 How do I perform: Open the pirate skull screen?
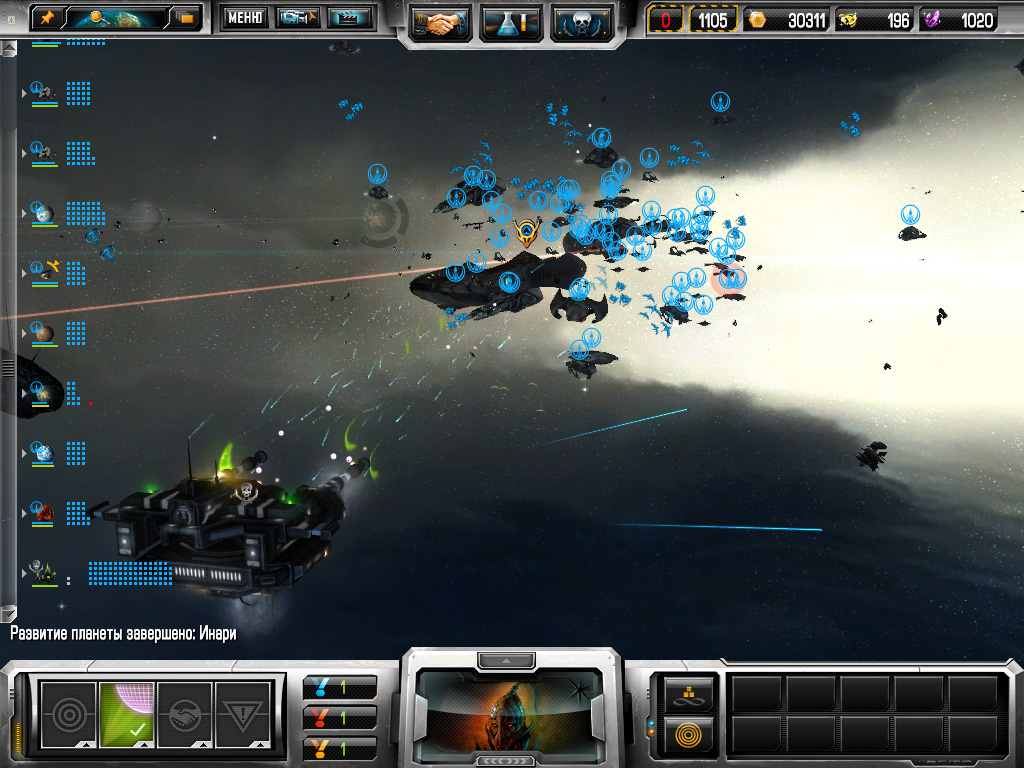click(581, 21)
